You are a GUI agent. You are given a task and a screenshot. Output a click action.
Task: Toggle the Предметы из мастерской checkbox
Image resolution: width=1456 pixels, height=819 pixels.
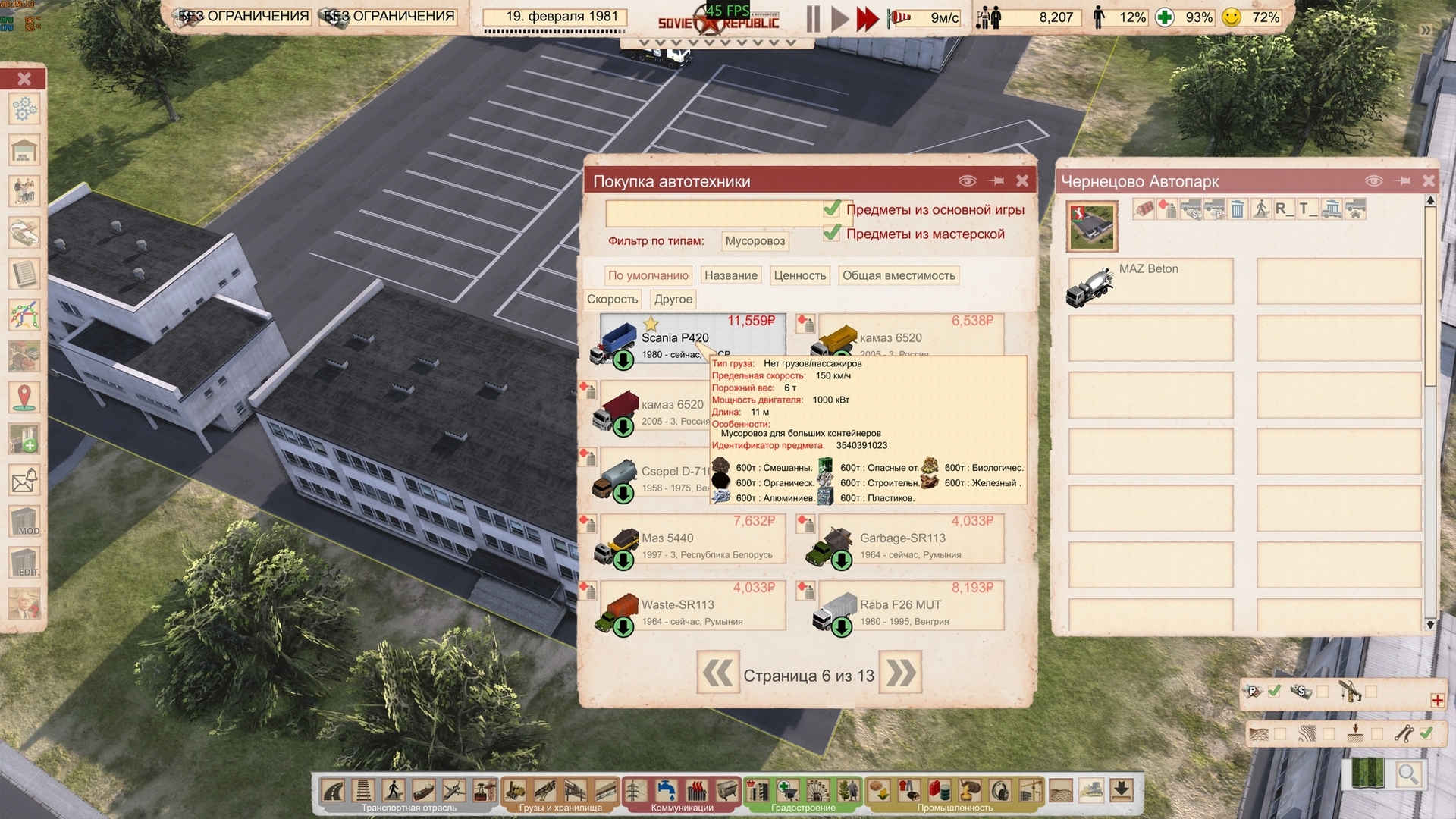[832, 233]
